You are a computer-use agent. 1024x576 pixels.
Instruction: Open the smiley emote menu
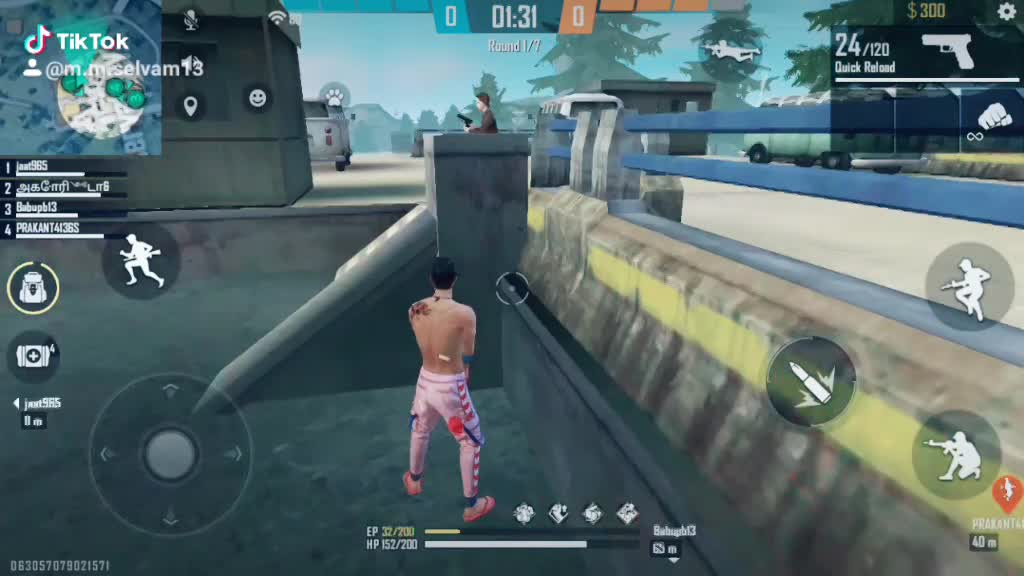[x=258, y=97]
